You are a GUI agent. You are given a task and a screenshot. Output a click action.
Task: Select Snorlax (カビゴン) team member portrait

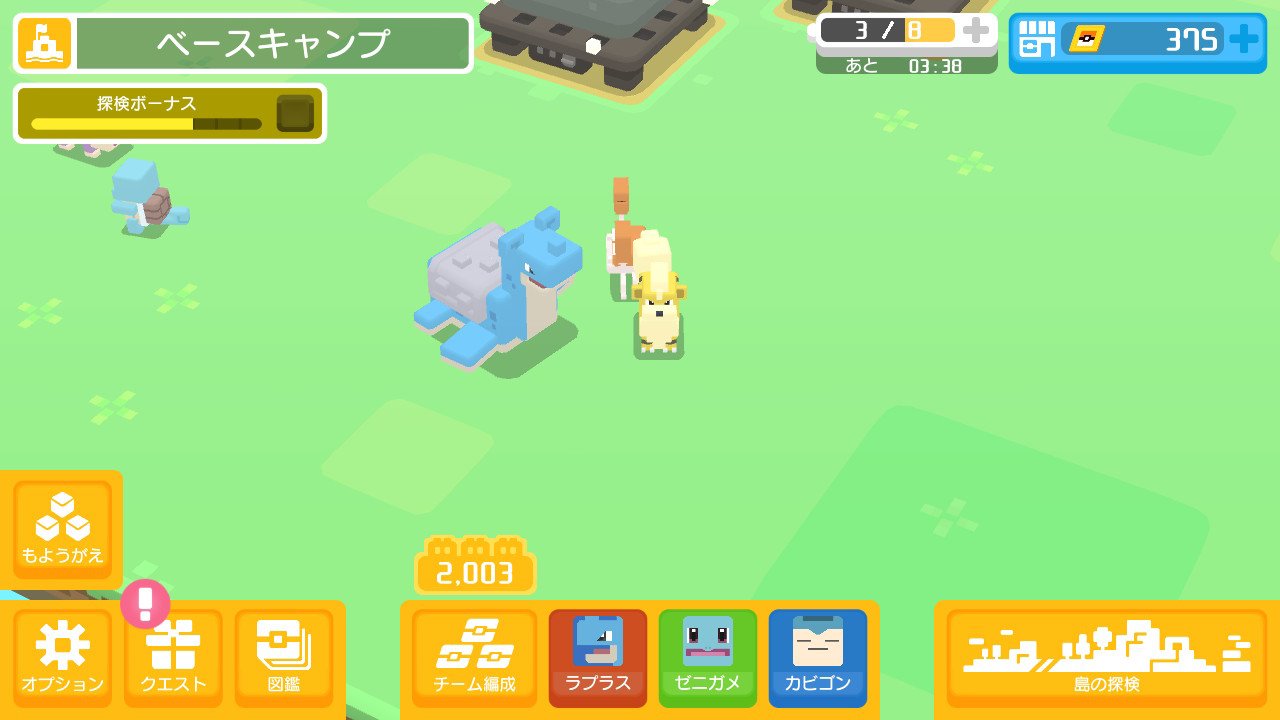click(x=817, y=655)
